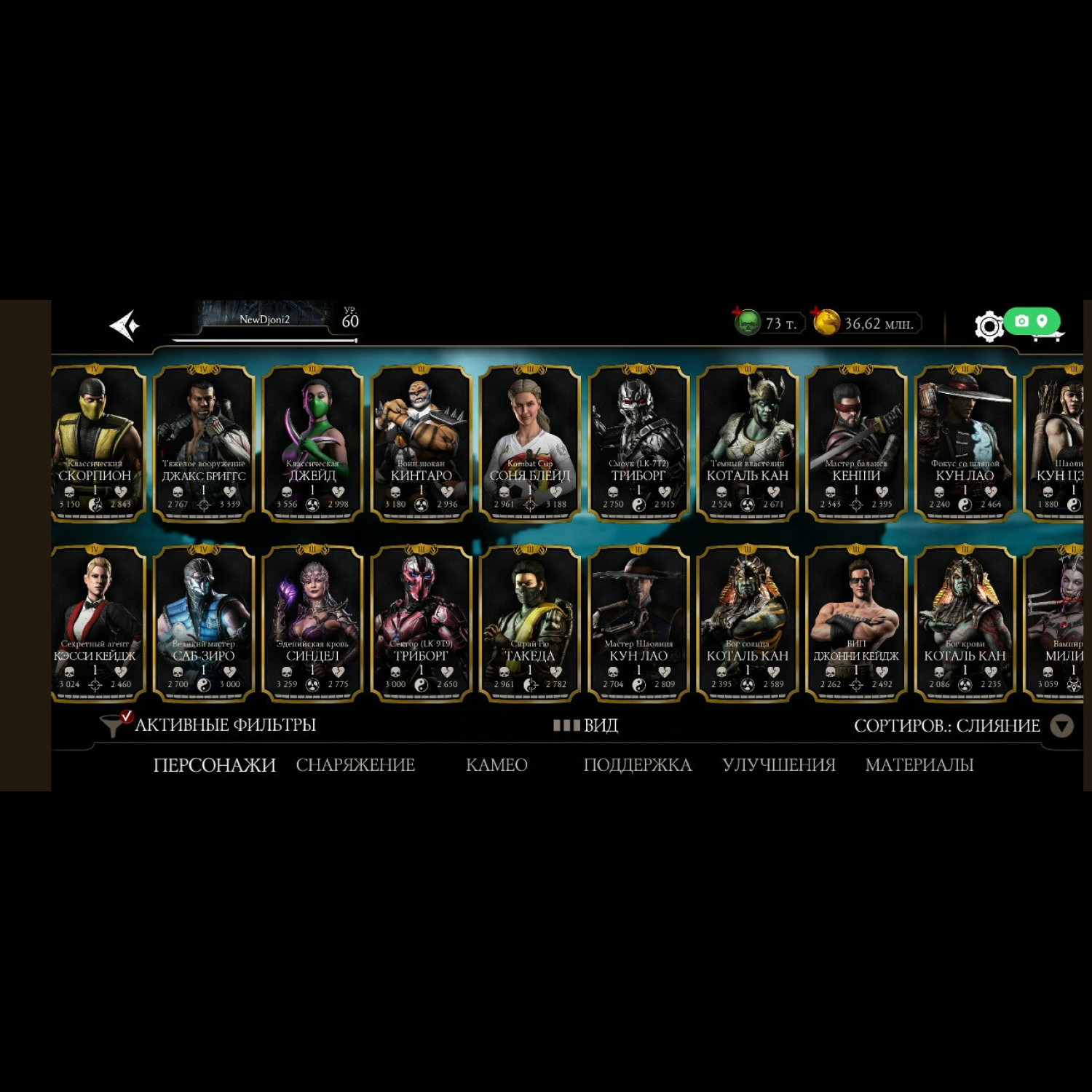
Task: Select the Кинтаро character card
Action: click(x=421, y=443)
